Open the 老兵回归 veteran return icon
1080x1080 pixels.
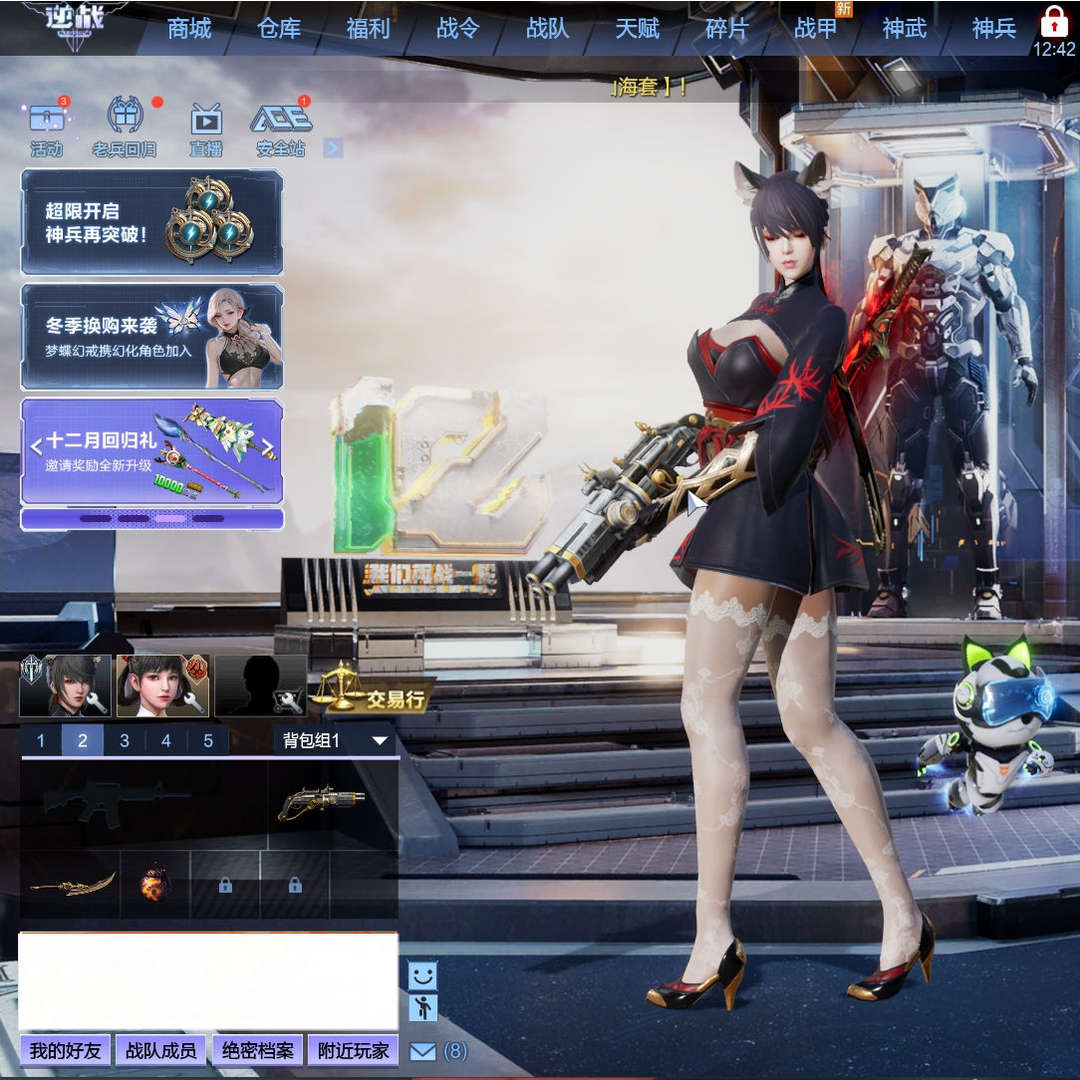(x=124, y=129)
